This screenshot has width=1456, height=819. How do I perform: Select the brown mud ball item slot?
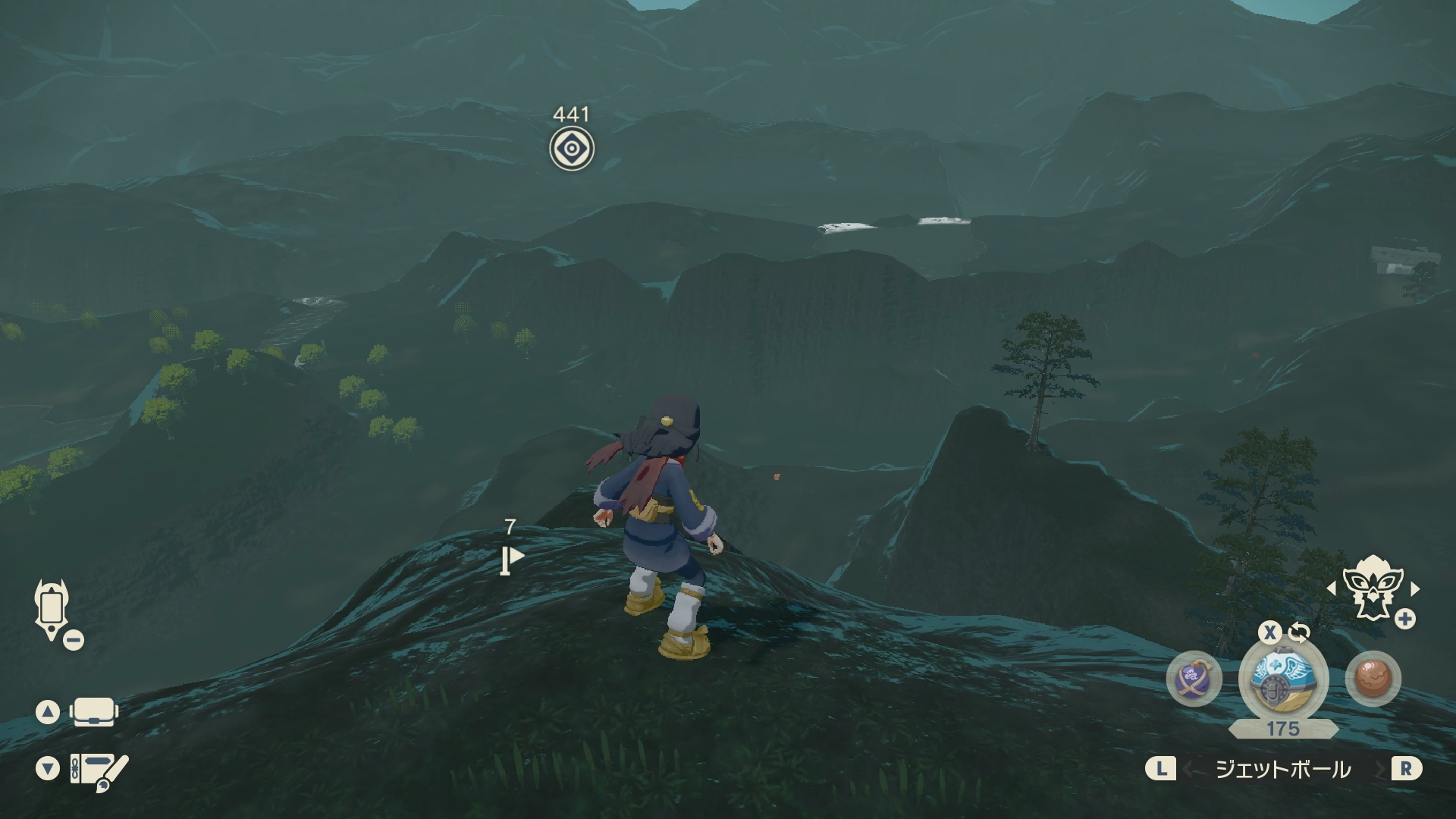pos(1372,679)
